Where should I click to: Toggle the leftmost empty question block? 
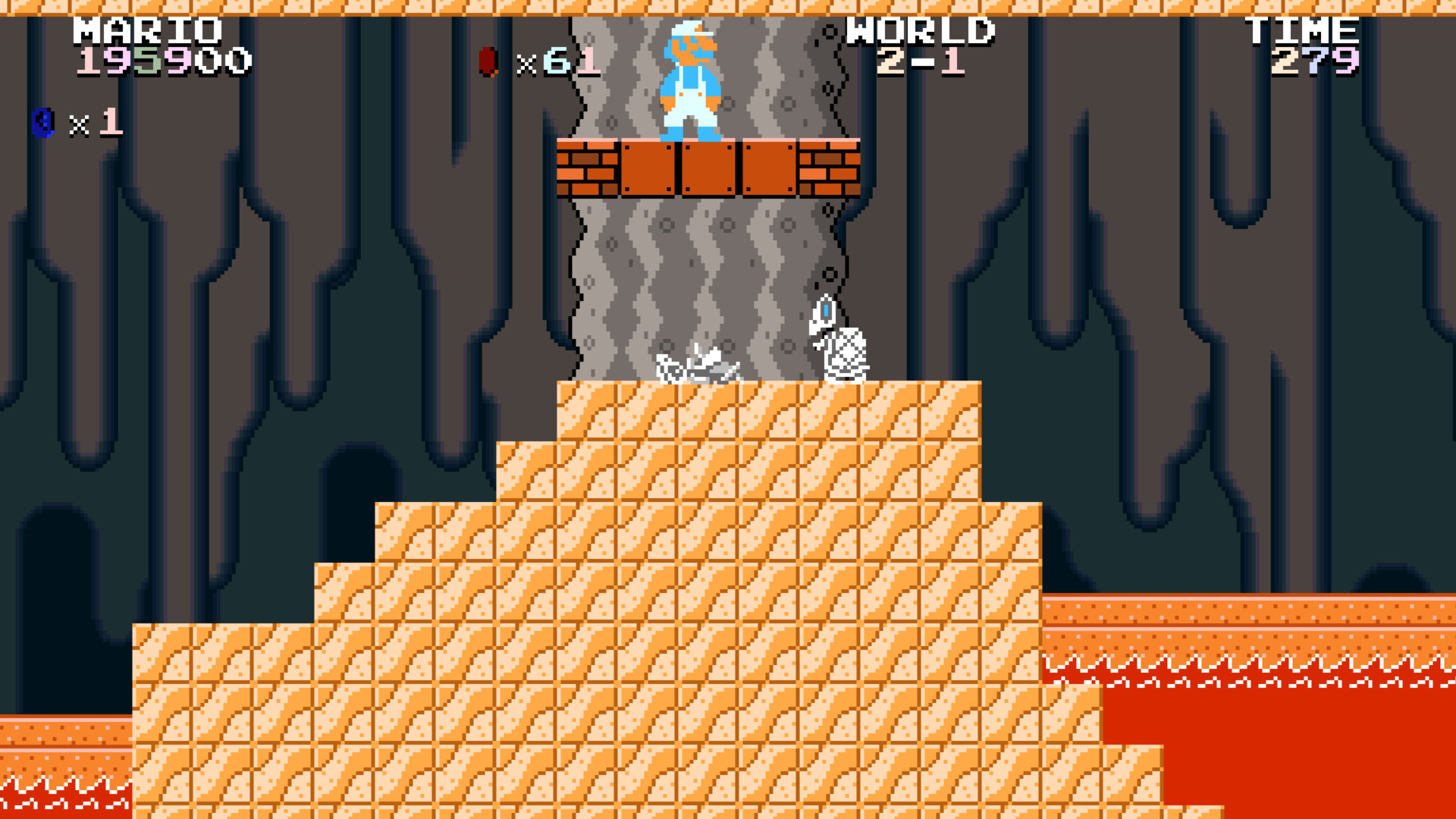[x=648, y=168]
